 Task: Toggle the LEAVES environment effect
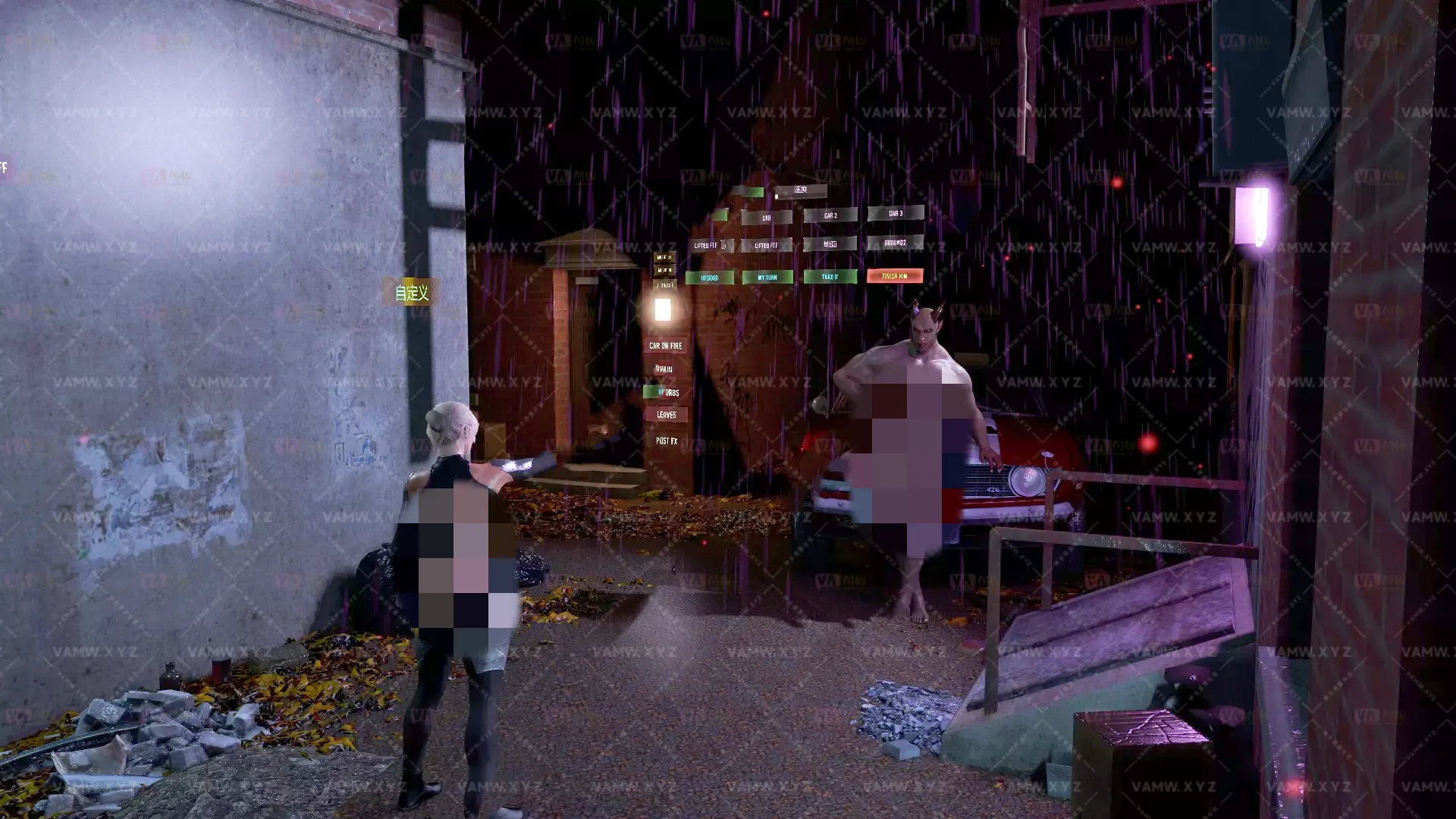tap(667, 415)
